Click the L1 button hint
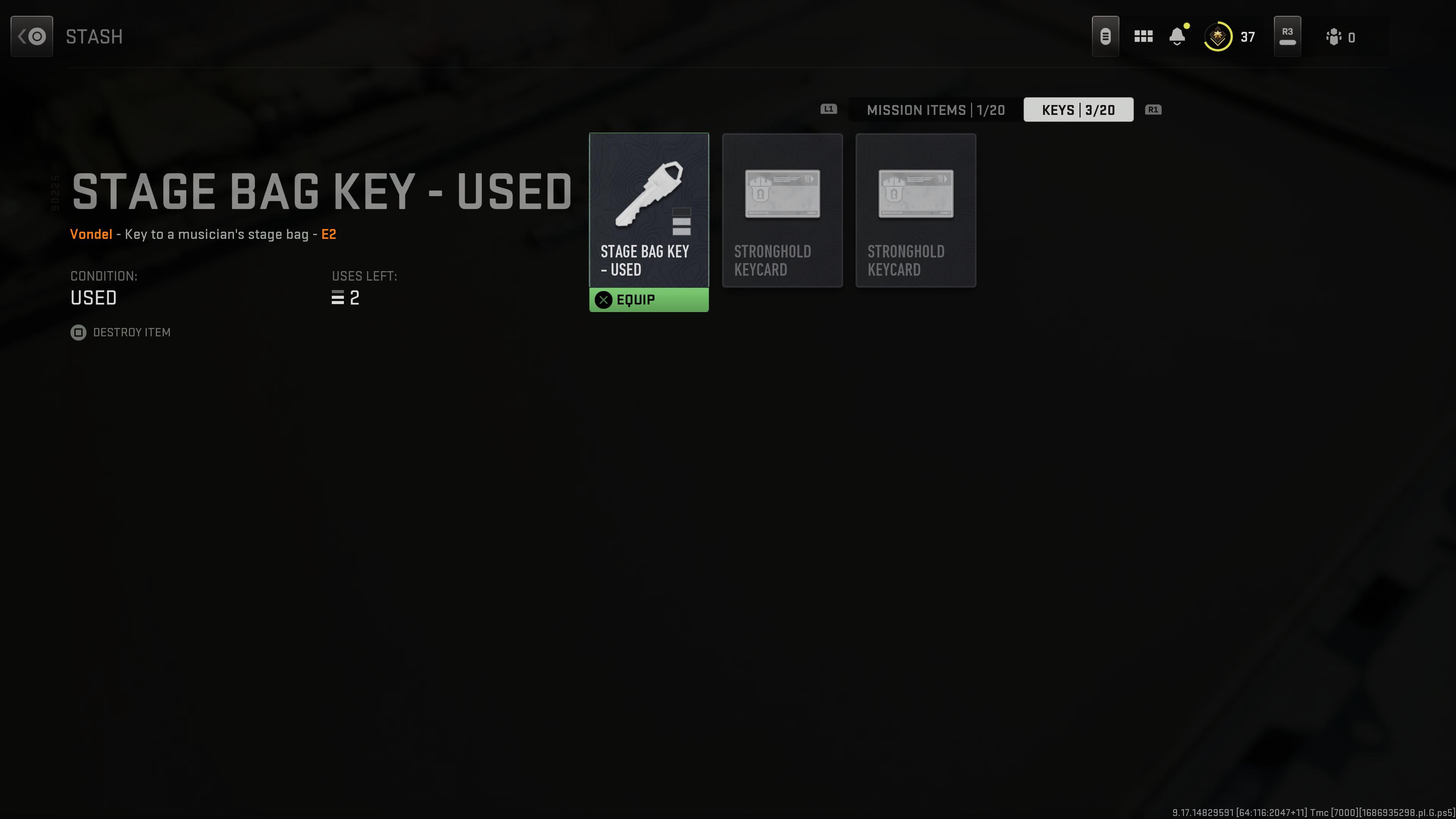1456x819 pixels. click(828, 110)
